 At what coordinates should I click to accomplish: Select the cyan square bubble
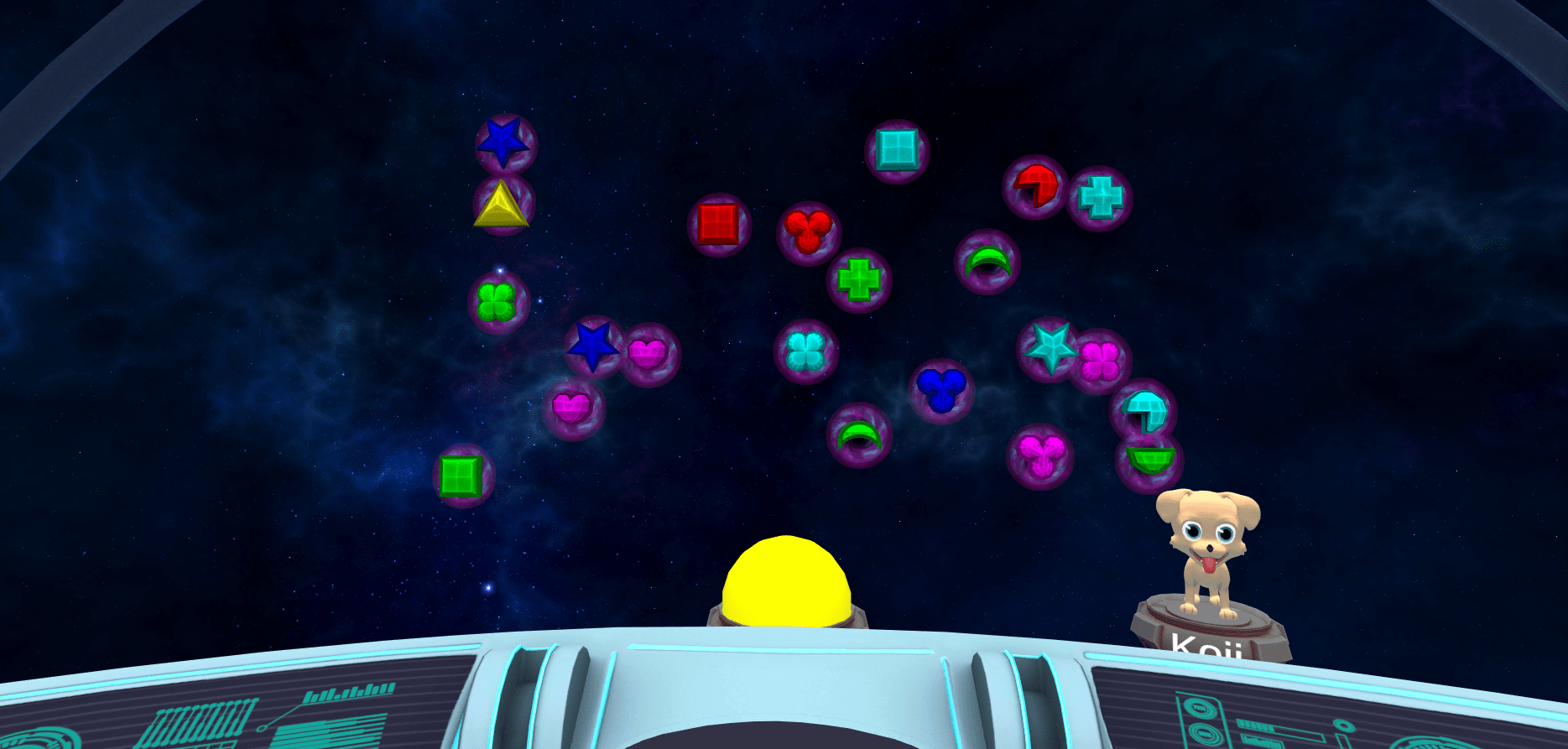click(x=897, y=151)
